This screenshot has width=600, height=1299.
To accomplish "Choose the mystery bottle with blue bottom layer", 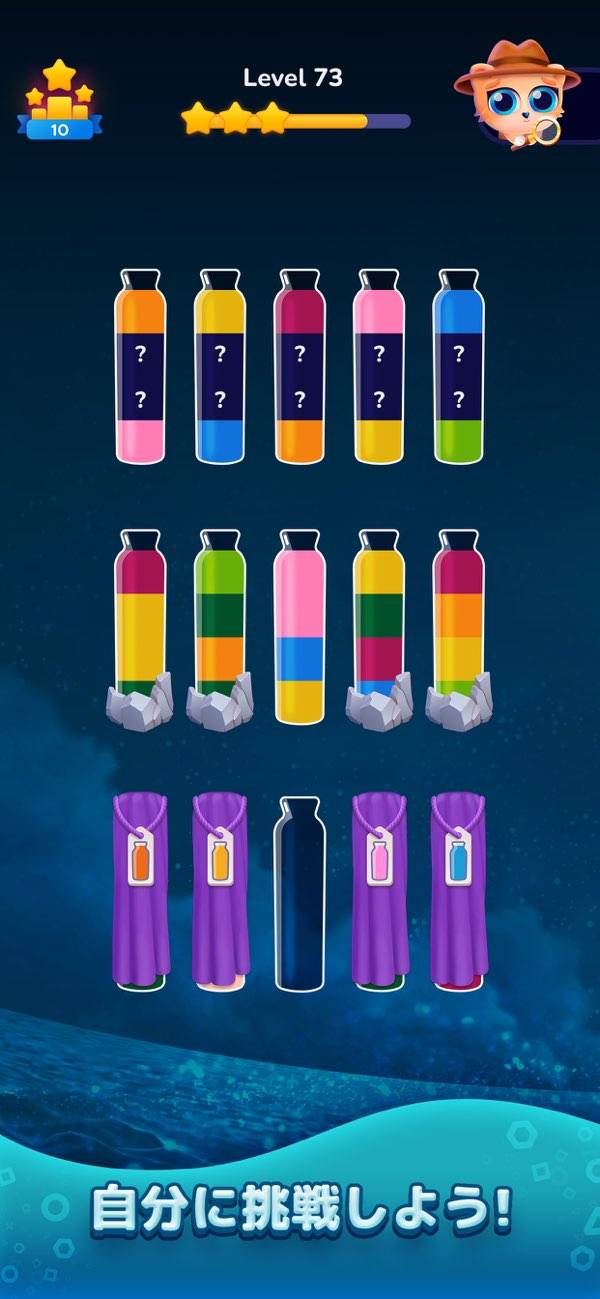I will point(220,368).
